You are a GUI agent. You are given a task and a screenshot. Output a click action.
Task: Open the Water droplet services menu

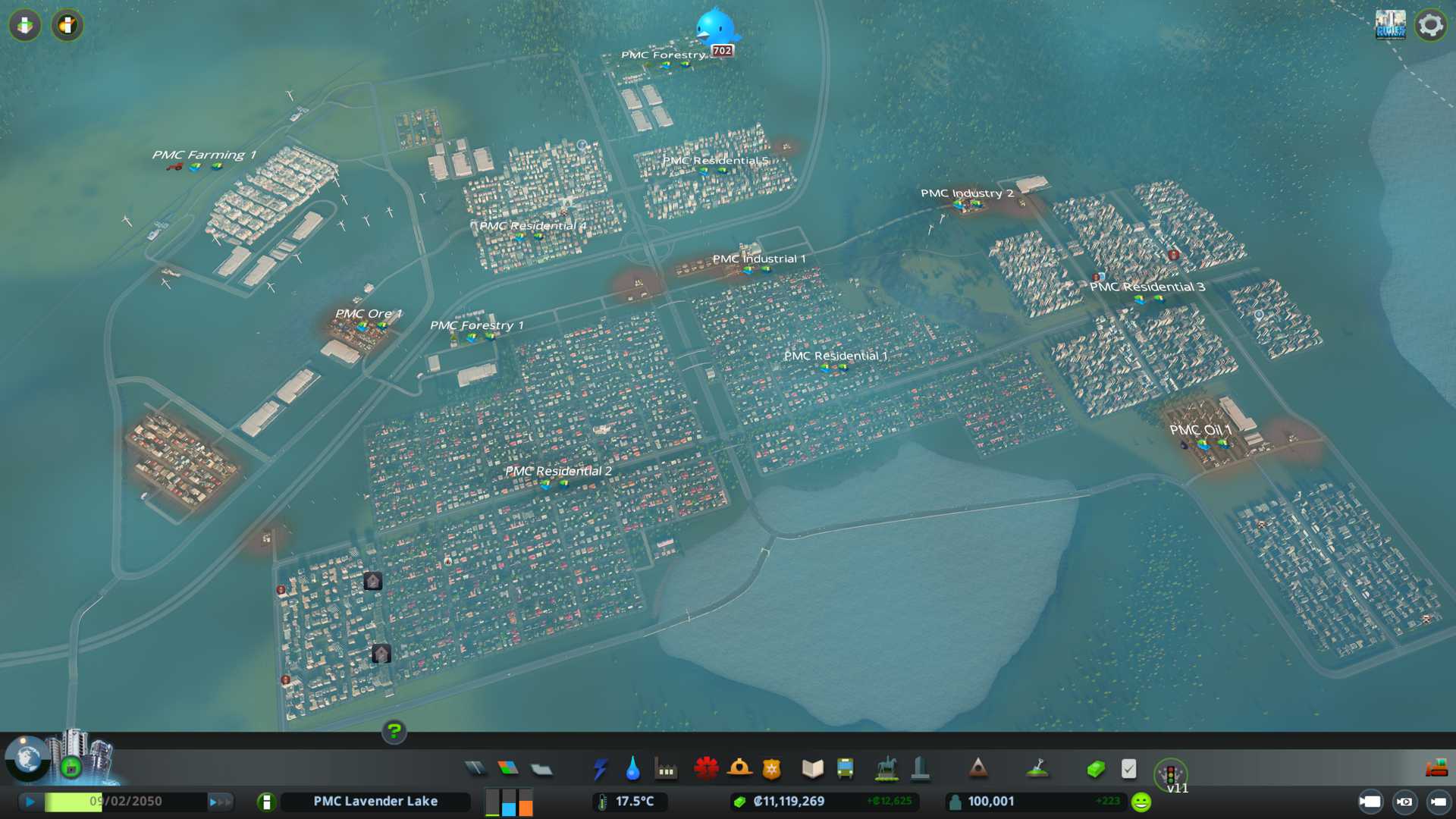(x=632, y=769)
